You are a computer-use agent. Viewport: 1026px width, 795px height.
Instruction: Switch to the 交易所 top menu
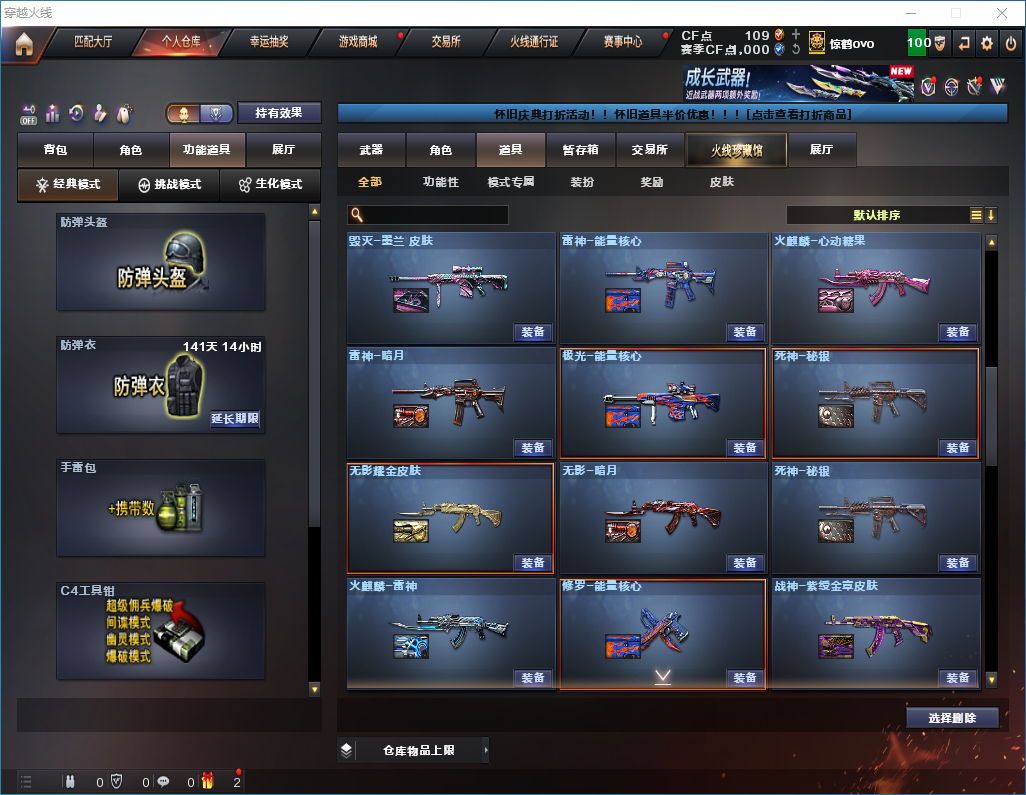[446, 42]
